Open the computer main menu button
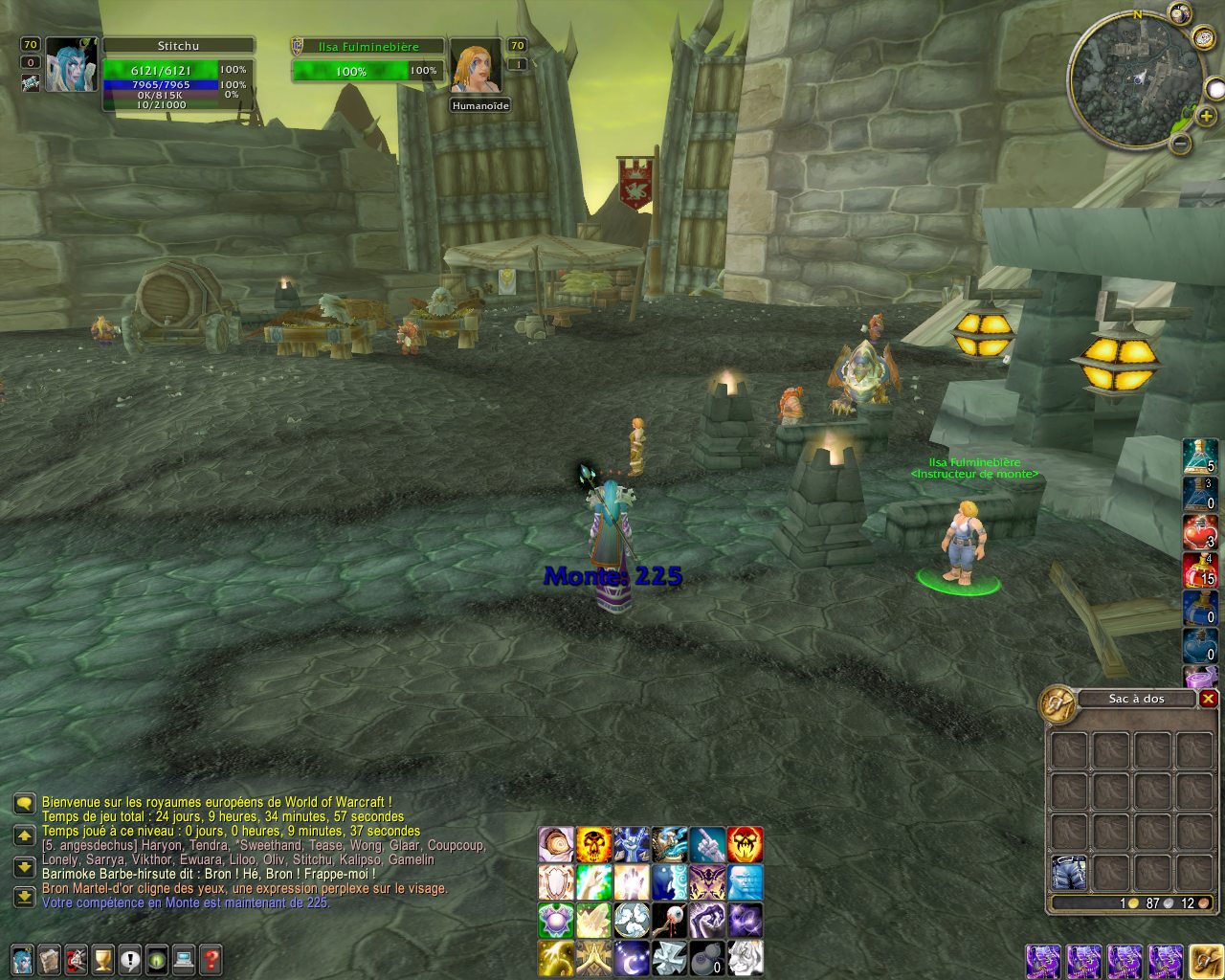 (x=184, y=958)
